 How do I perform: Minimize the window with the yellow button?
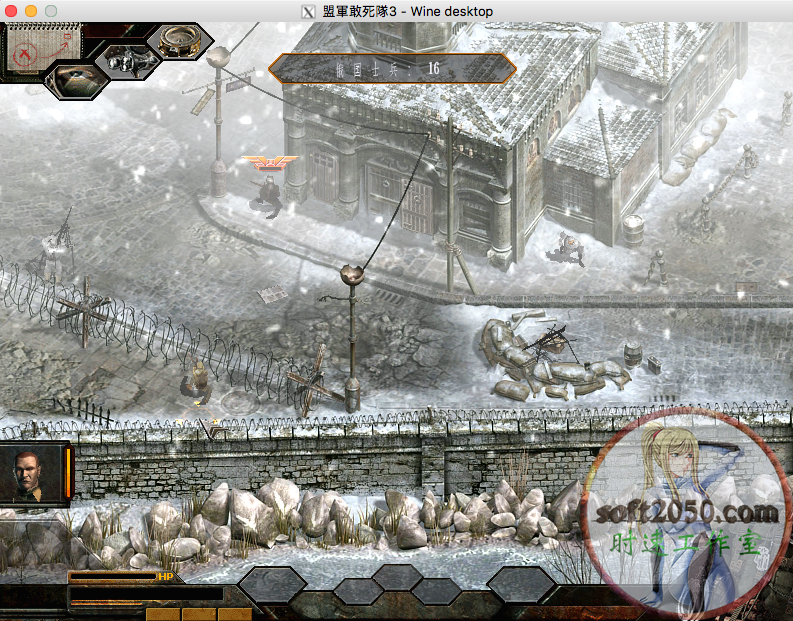point(31,10)
